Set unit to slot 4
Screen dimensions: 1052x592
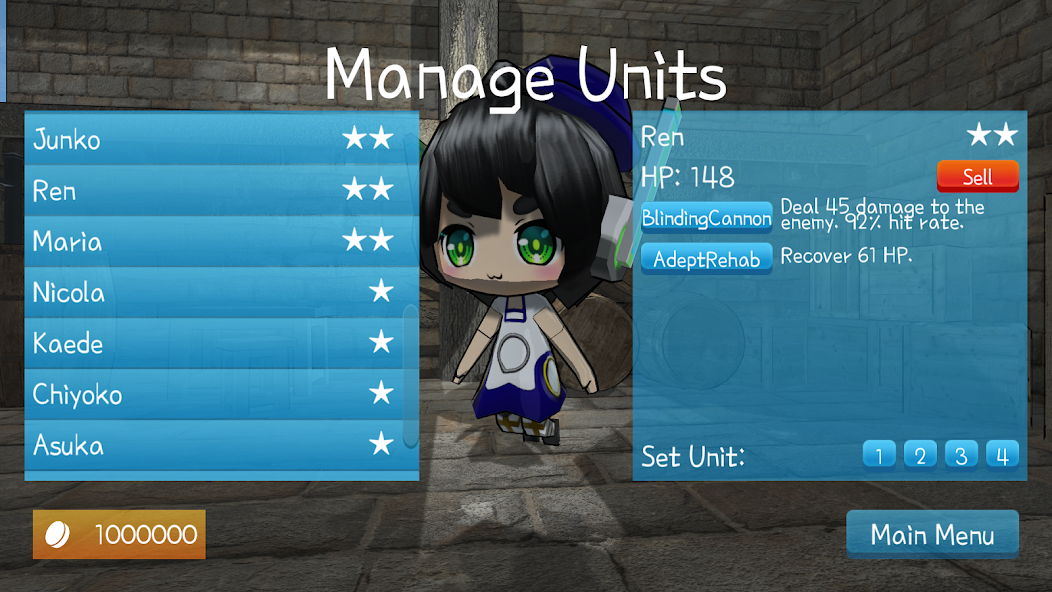(1002, 456)
